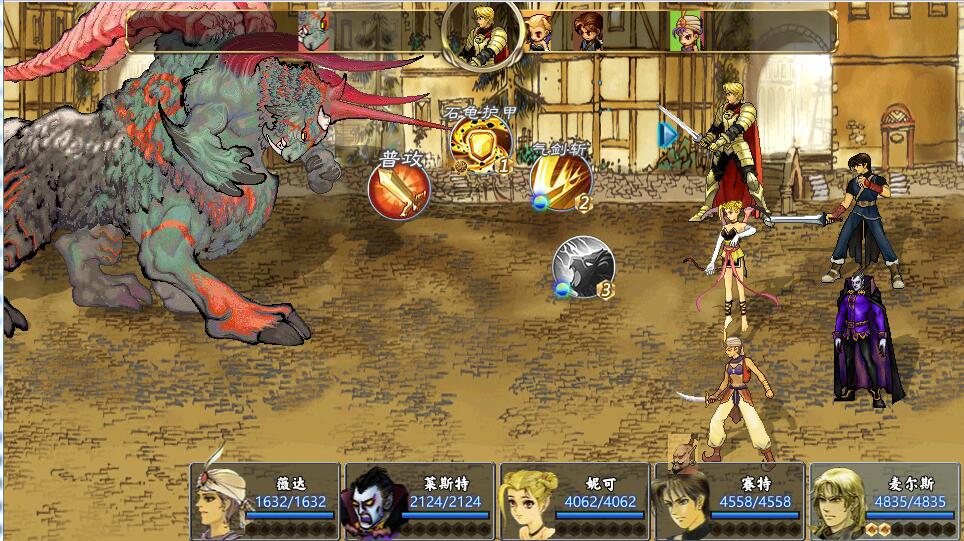Click the blonde girl turn order portrait
The image size is (964, 541).
coord(538,31)
